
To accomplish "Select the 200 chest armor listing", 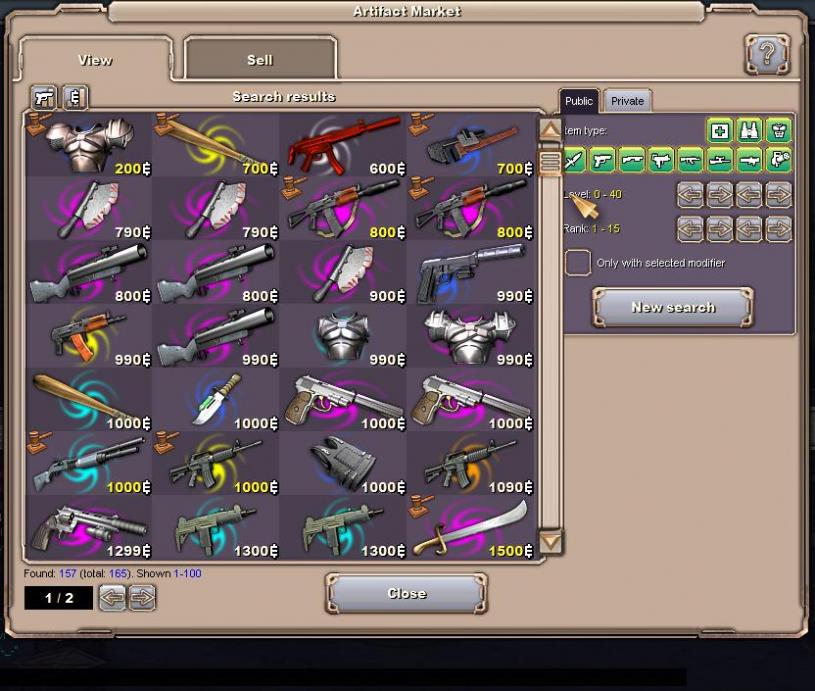I will (89, 145).
